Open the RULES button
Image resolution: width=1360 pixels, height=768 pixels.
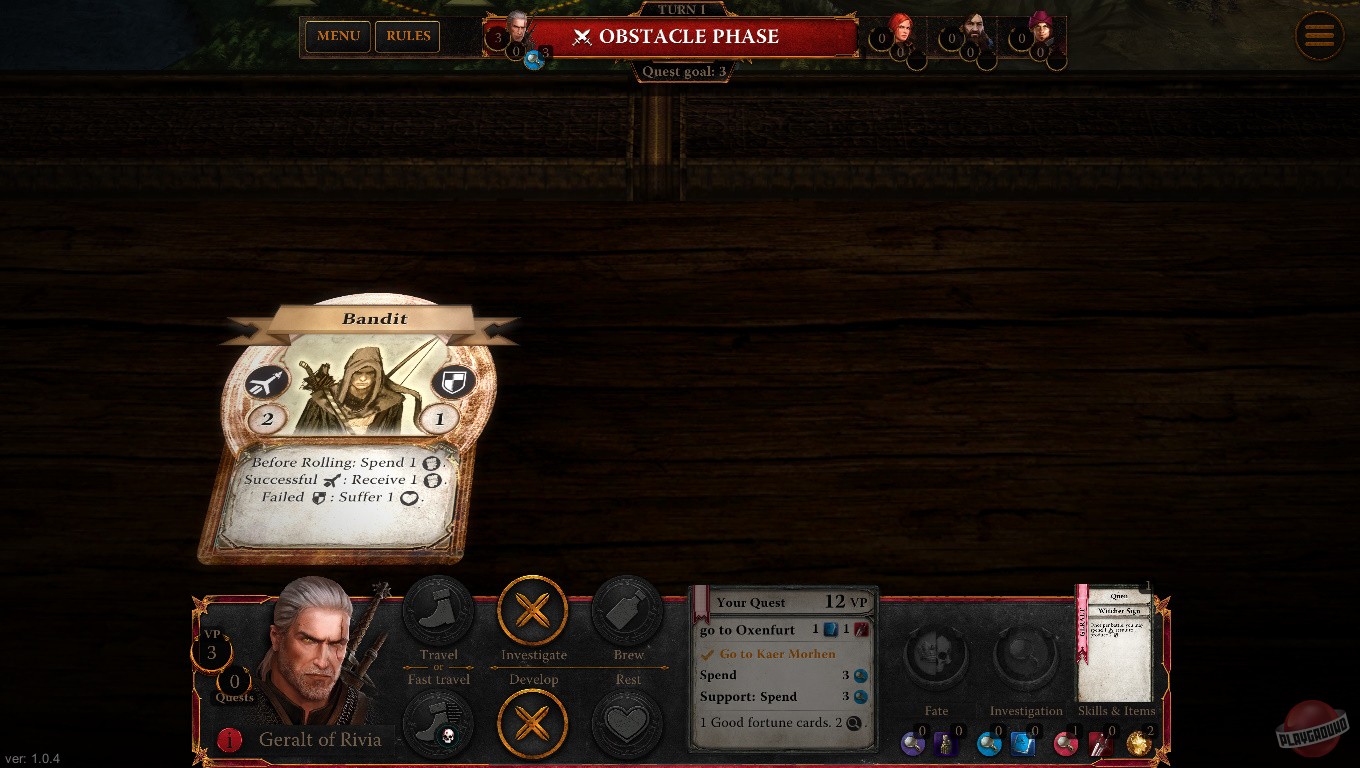407,36
